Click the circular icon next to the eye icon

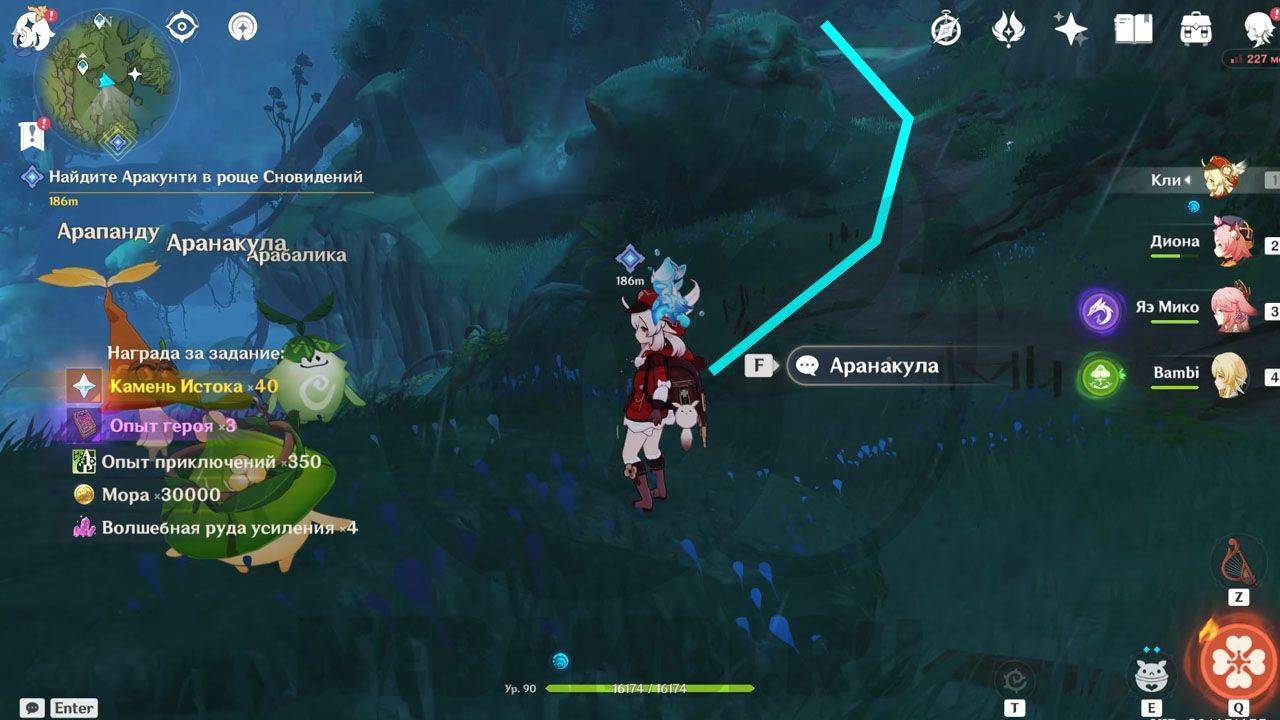tap(242, 28)
